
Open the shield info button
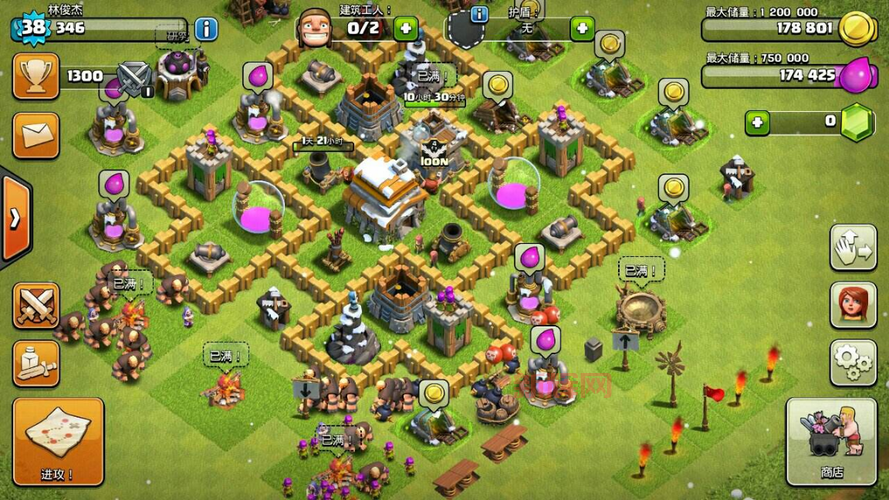(x=478, y=14)
